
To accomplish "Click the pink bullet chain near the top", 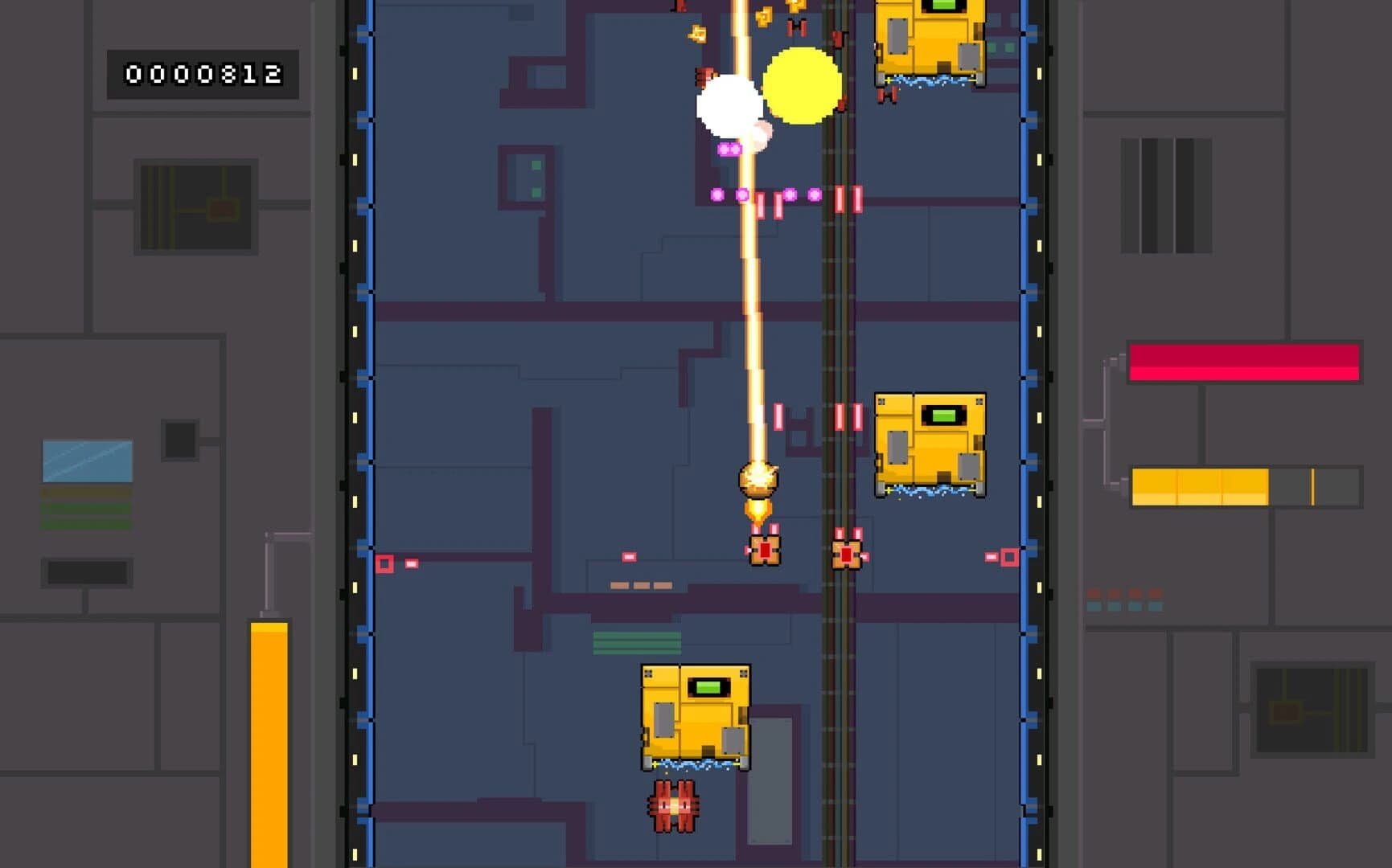I will tap(741, 194).
